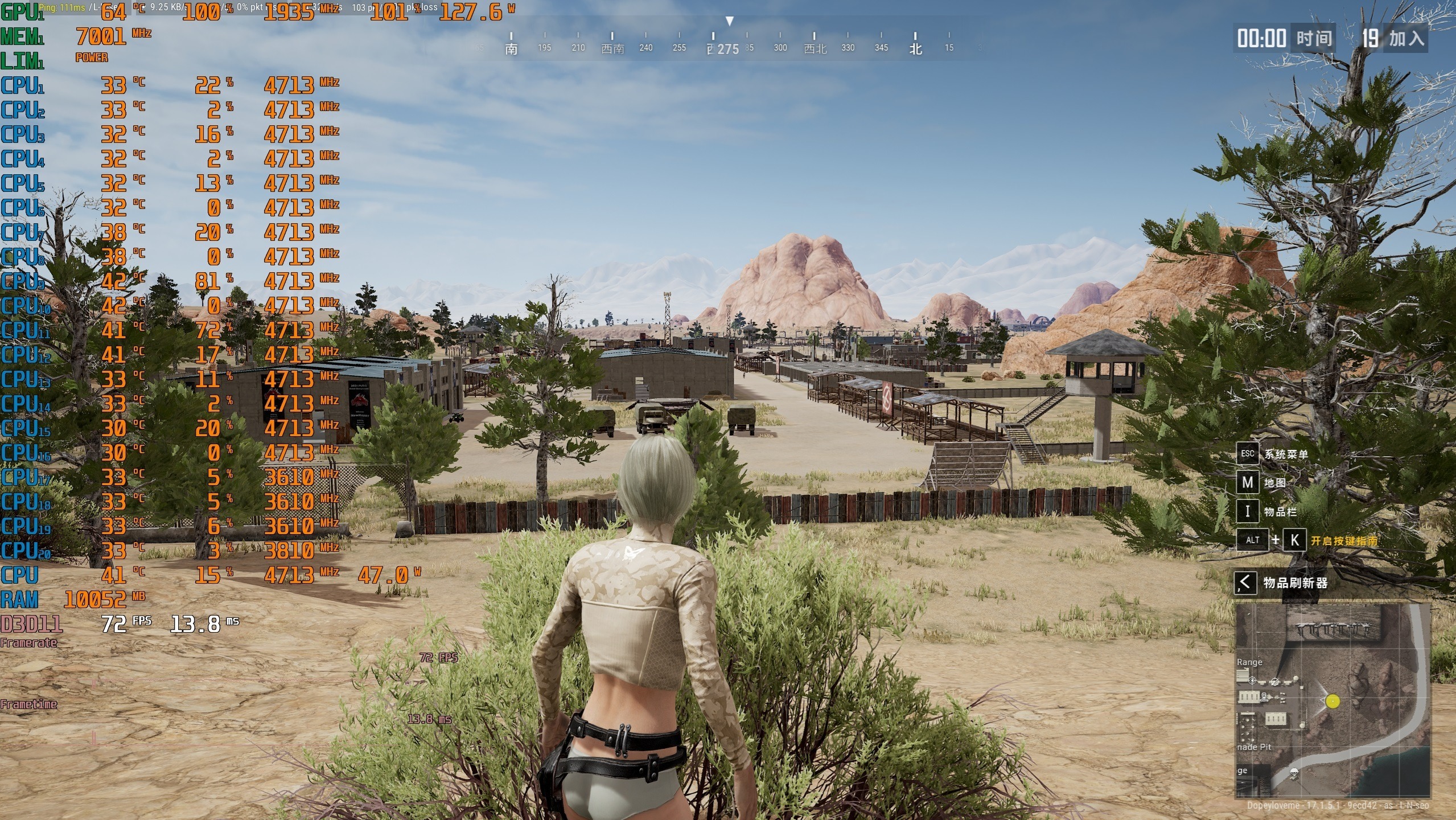Expand the 物品刷新器 item spawner panel
1456x820 pixels.
(1245, 583)
